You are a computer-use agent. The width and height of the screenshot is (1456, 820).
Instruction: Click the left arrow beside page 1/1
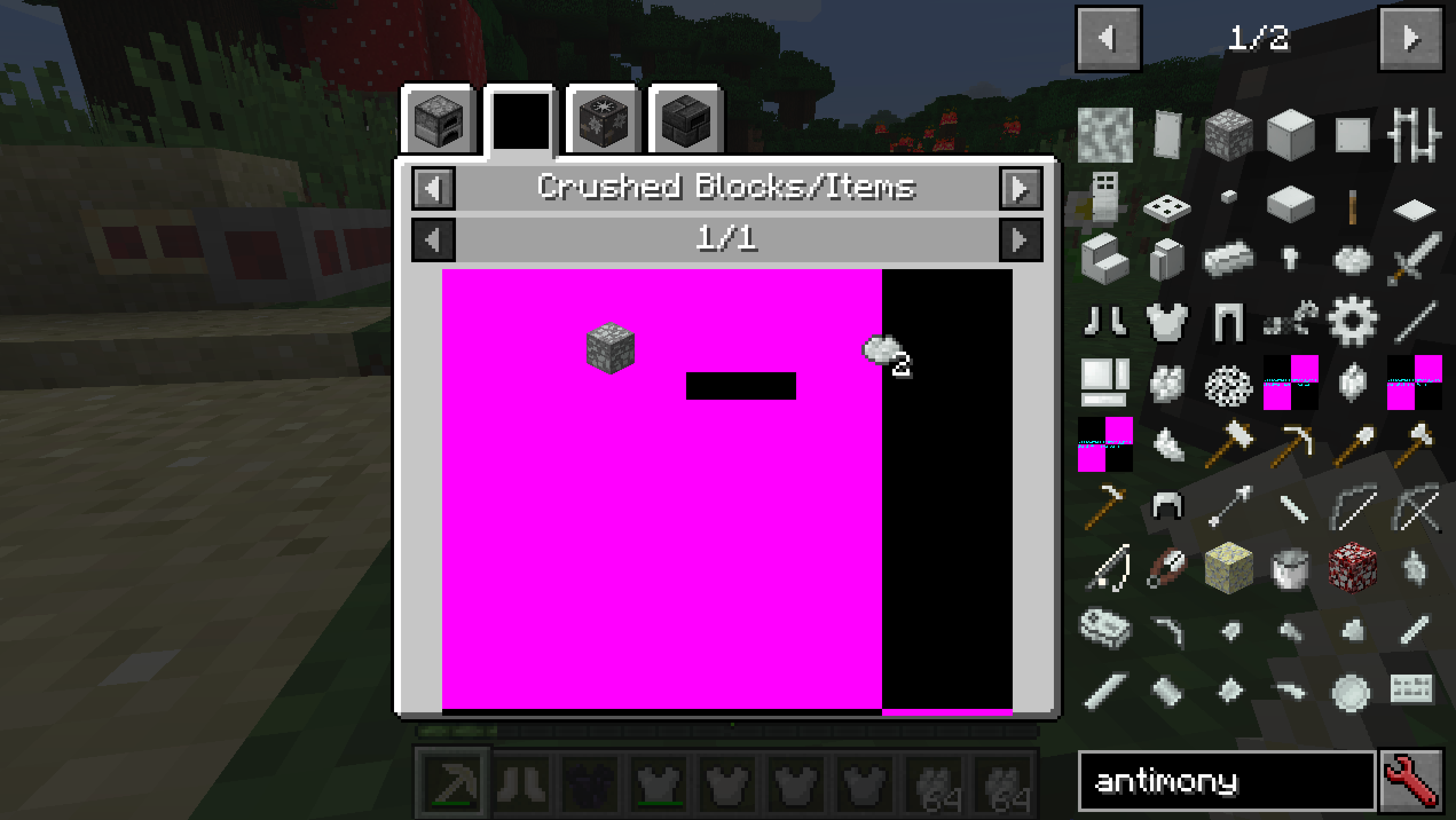434,240
